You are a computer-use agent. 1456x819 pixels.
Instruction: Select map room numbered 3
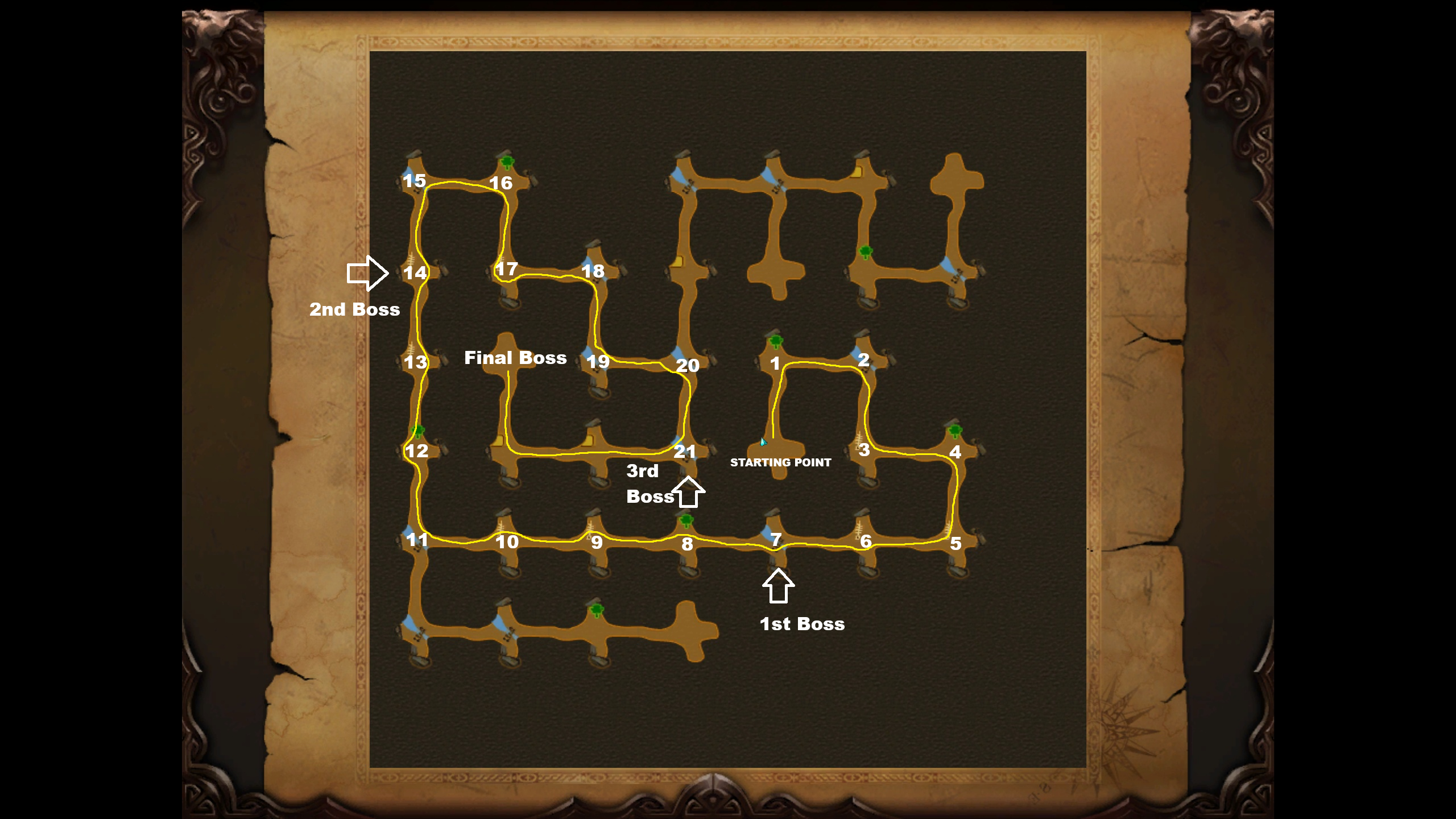pyautogui.click(x=864, y=450)
